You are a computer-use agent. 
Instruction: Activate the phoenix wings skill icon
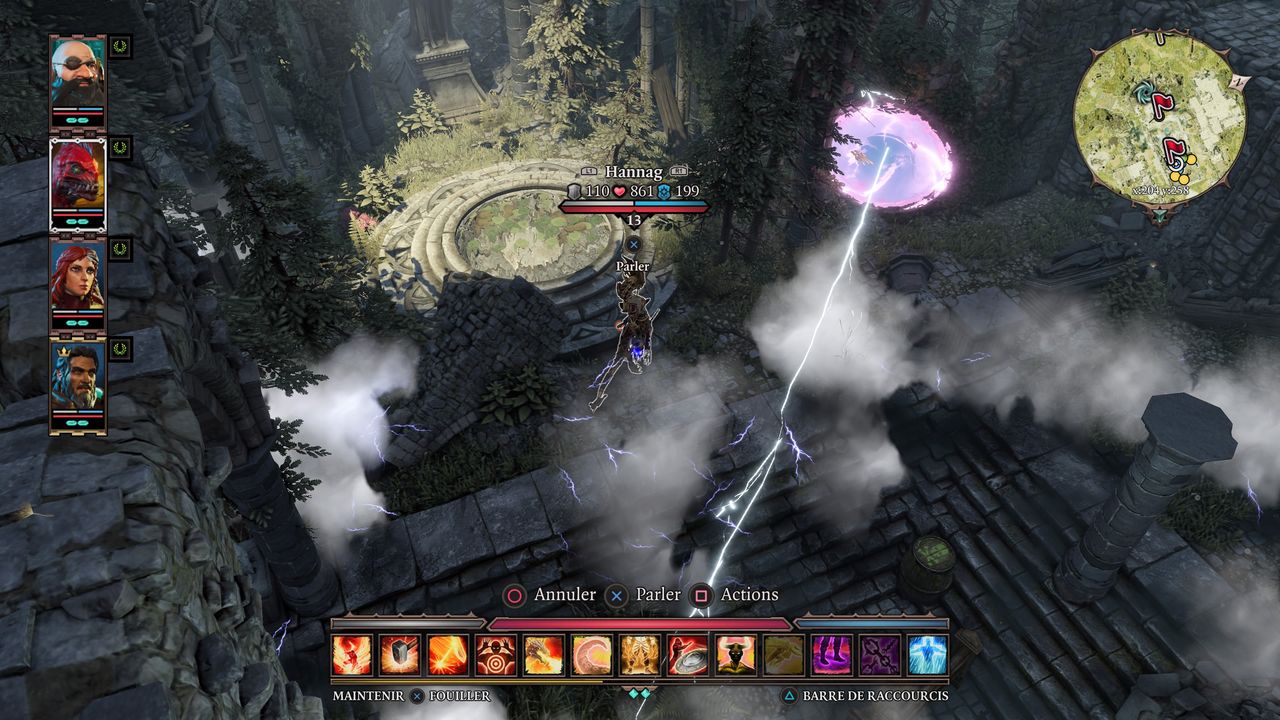[352, 655]
